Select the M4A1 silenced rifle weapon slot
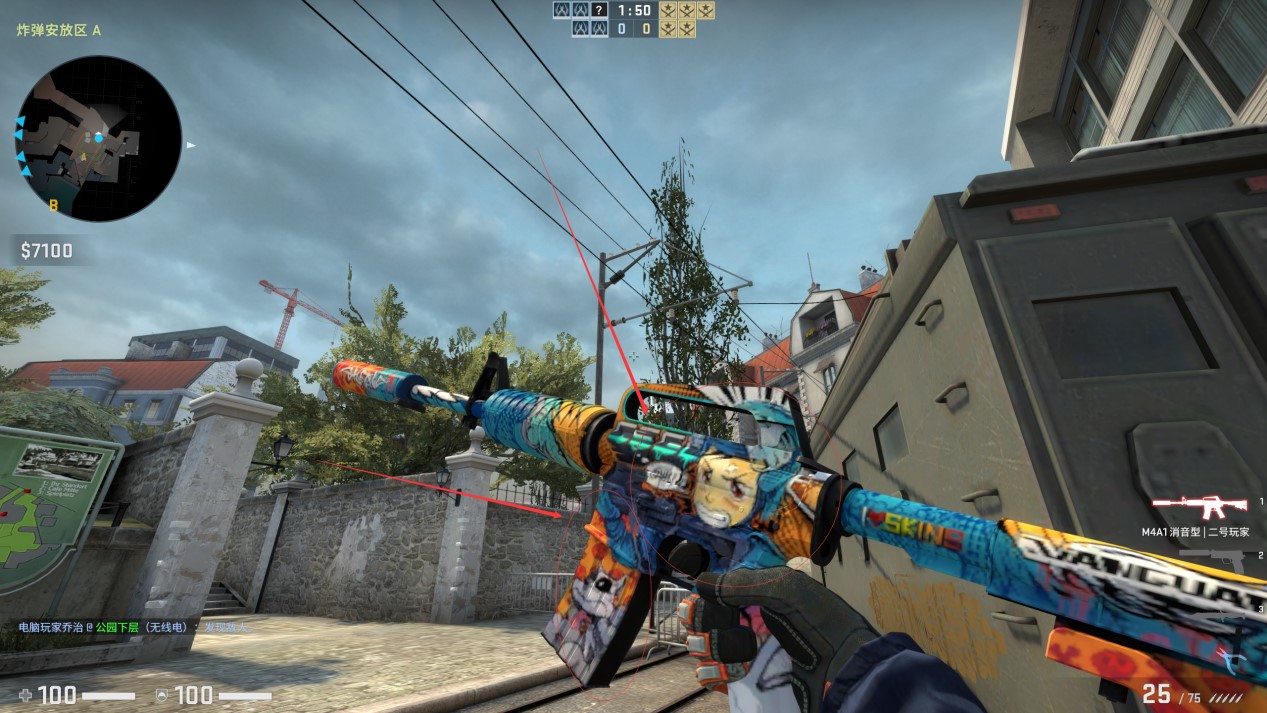 pyautogui.click(x=1199, y=505)
